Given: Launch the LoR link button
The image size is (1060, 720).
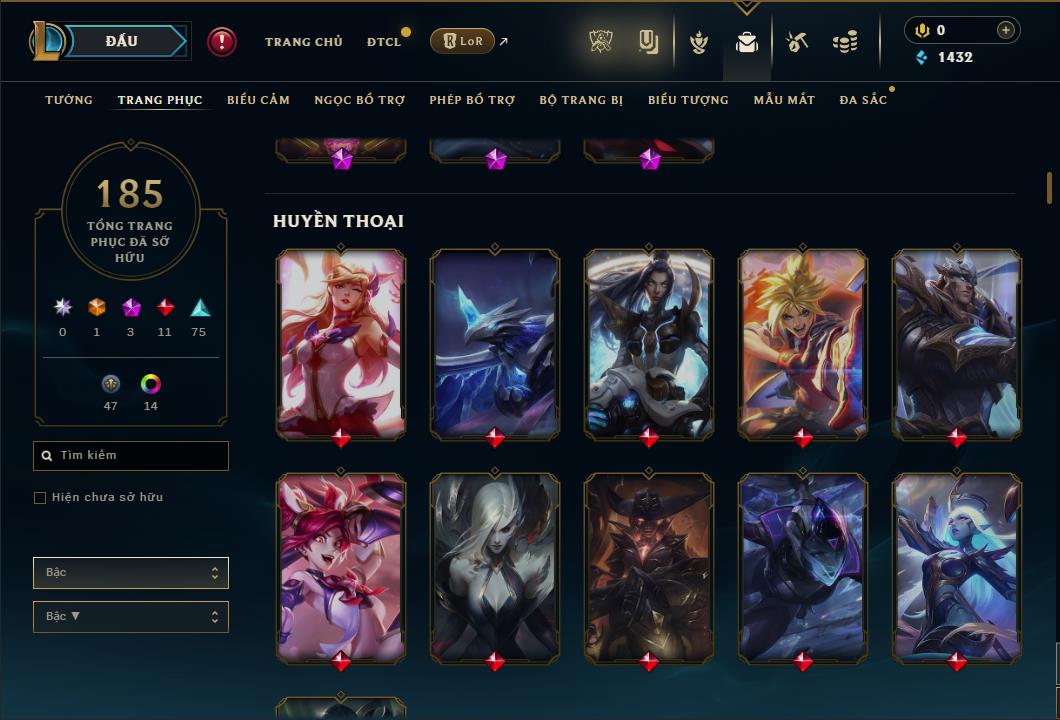Looking at the screenshot, I should pyautogui.click(x=462, y=41).
